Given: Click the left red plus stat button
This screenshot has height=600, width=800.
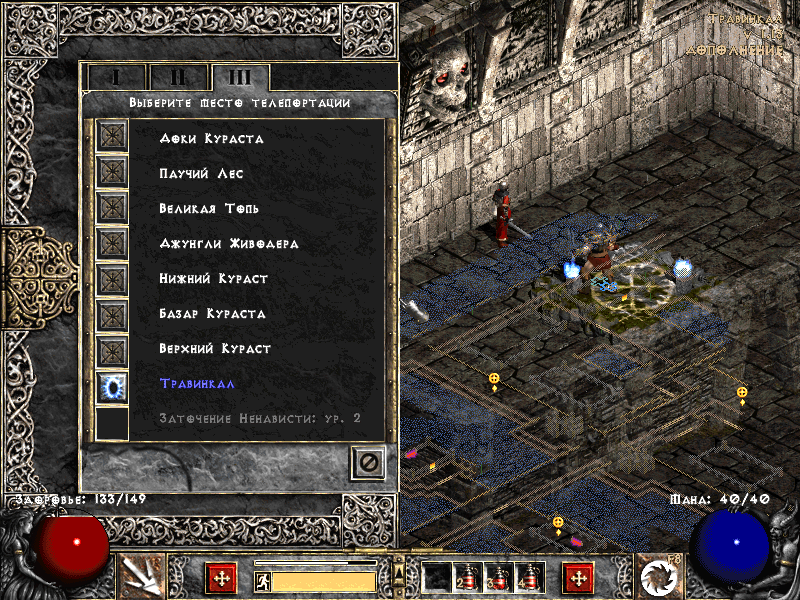Looking at the screenshot, I should 221,578.
